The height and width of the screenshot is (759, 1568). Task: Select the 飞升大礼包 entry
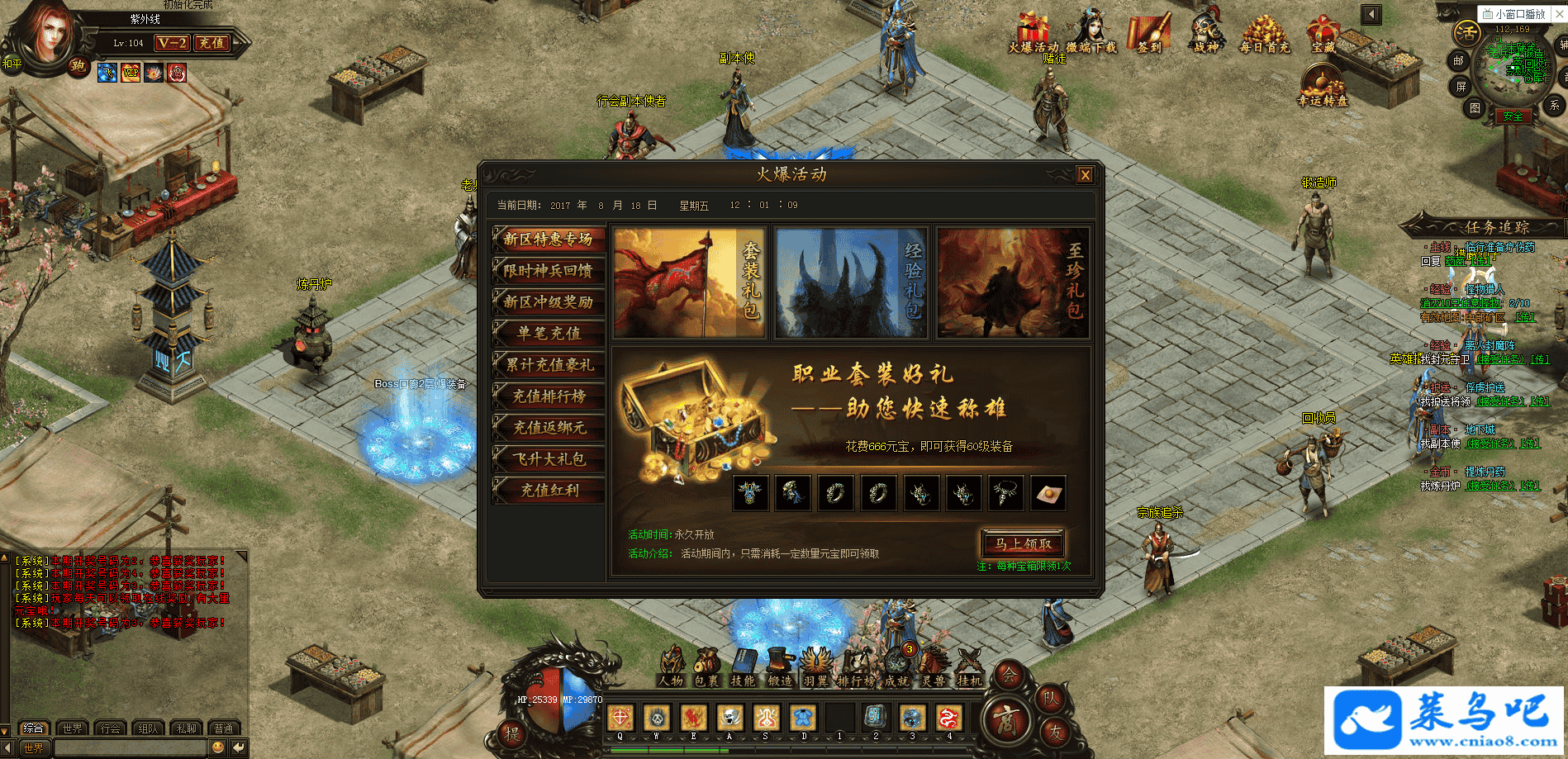point(549,459)
